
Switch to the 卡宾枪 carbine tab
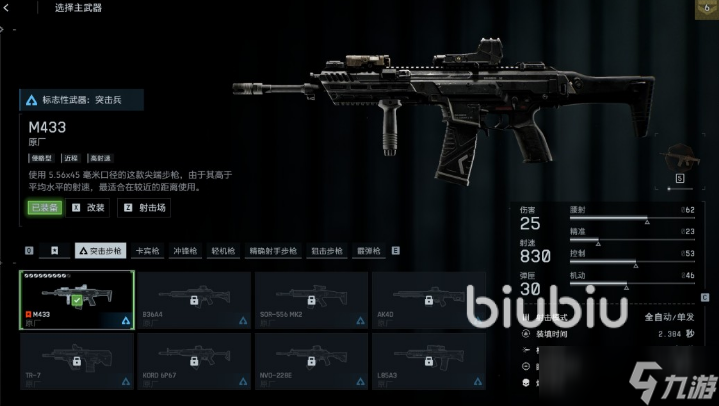pos(148,251)
